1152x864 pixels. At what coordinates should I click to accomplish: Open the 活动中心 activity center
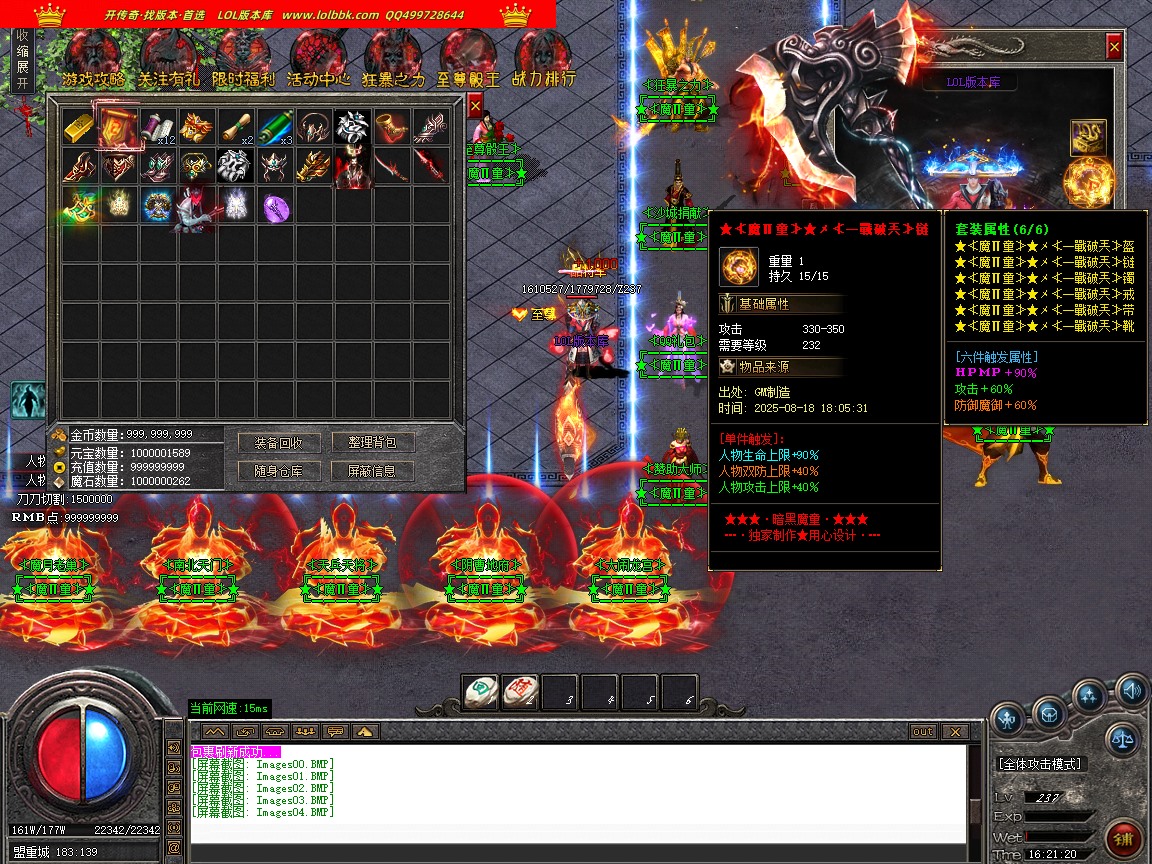click(x=318, y=60)
